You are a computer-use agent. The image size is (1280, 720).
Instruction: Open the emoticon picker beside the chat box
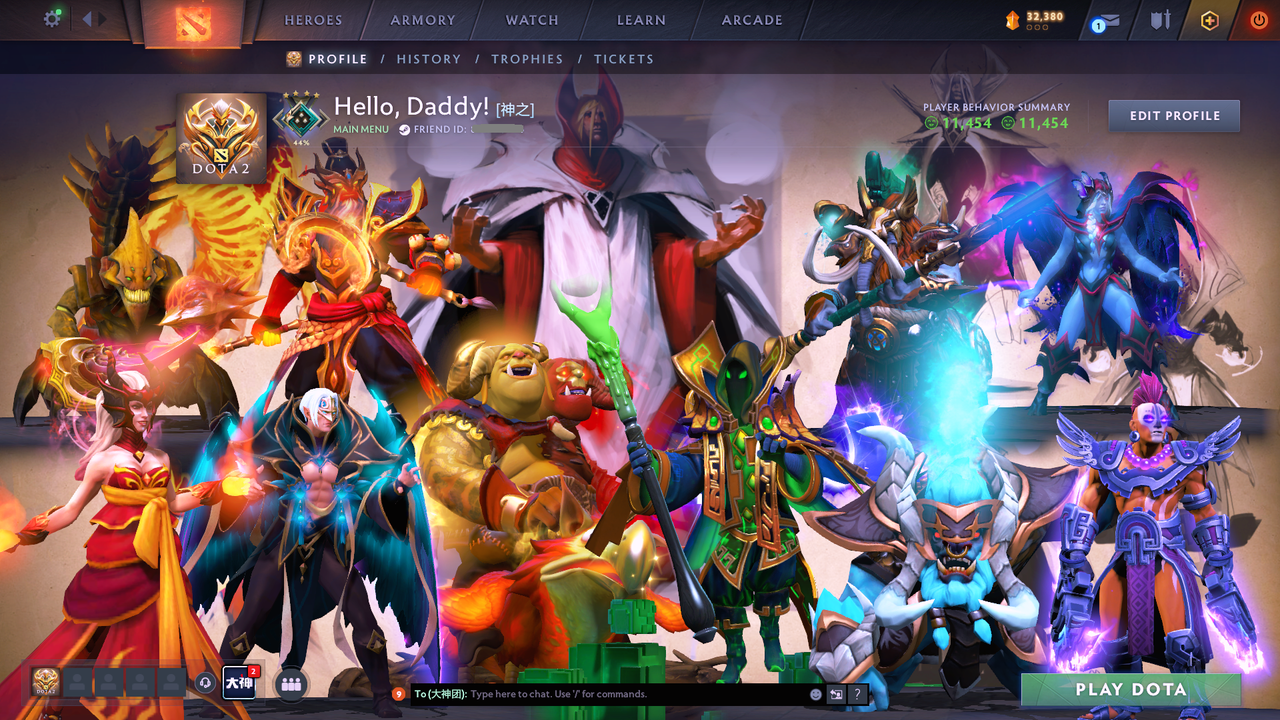[x=814, y=693]
